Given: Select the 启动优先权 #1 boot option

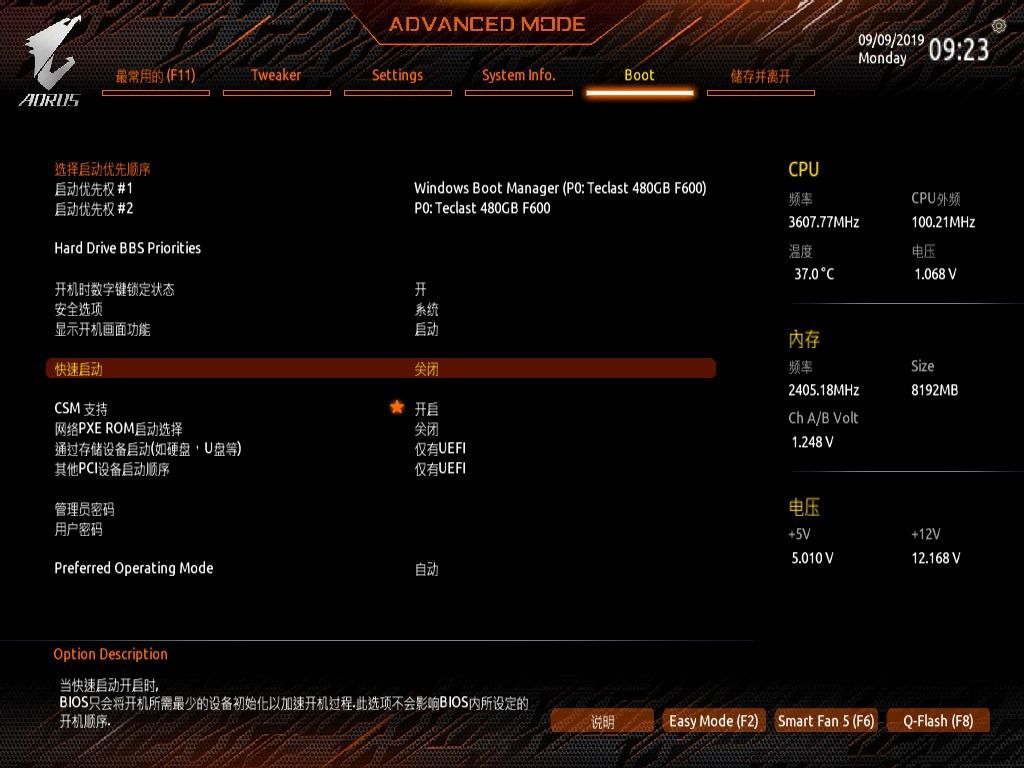Looking at the screenshot, I should coord(94,188).
